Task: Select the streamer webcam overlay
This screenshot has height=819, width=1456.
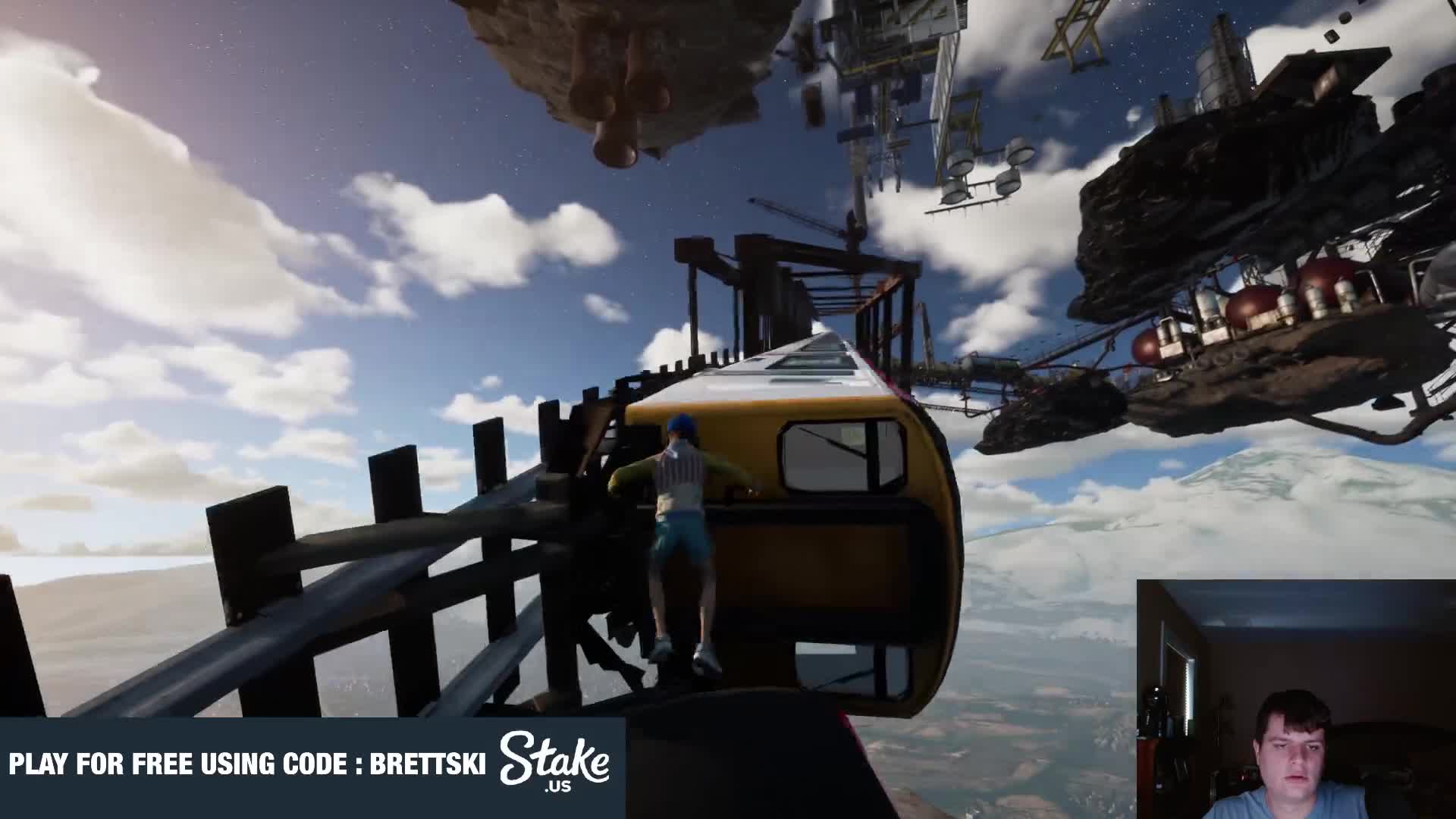Action: pos(1295,699)
